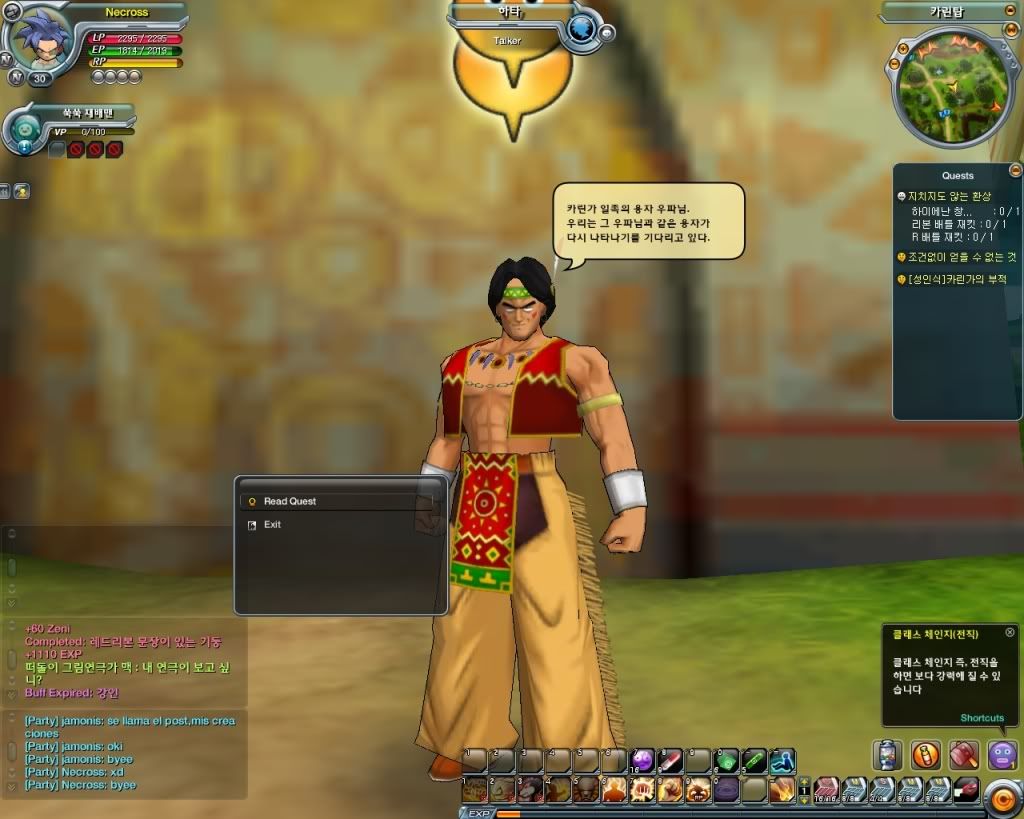The height and width of the screenshot is (819, 1024).
Task: Open the Shortcuts link in help tooltip
Action: click(982, 718)
